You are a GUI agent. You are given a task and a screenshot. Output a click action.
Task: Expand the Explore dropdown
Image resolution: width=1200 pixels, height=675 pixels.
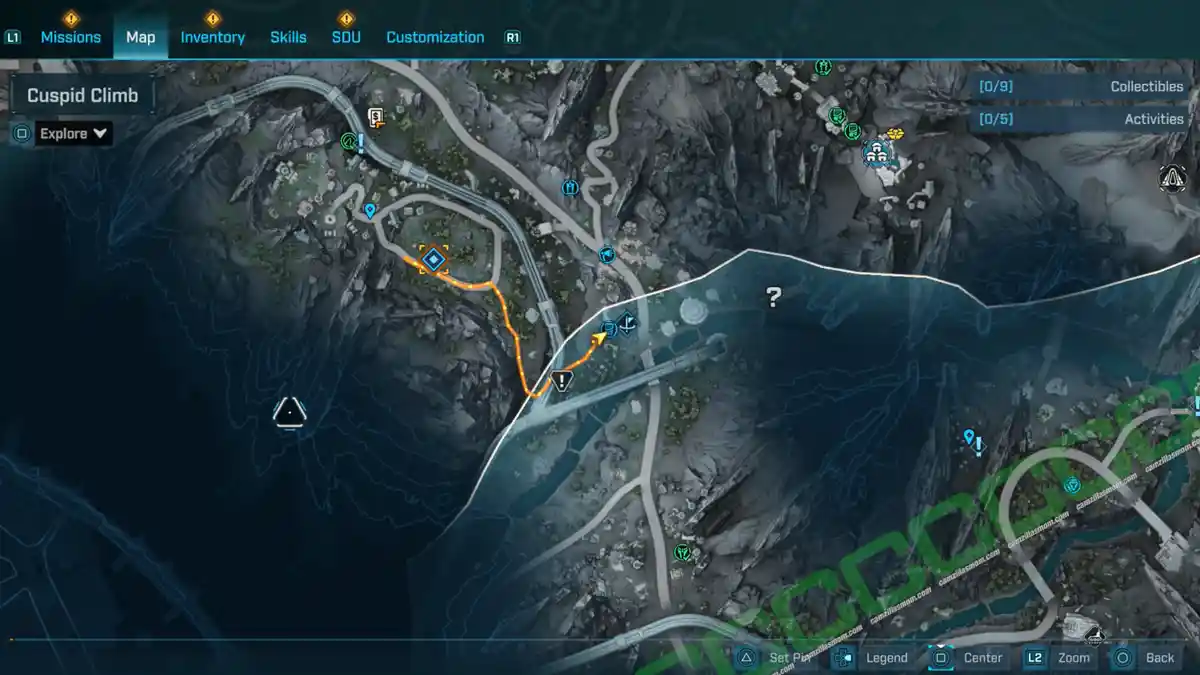click(x=75, y=133)
